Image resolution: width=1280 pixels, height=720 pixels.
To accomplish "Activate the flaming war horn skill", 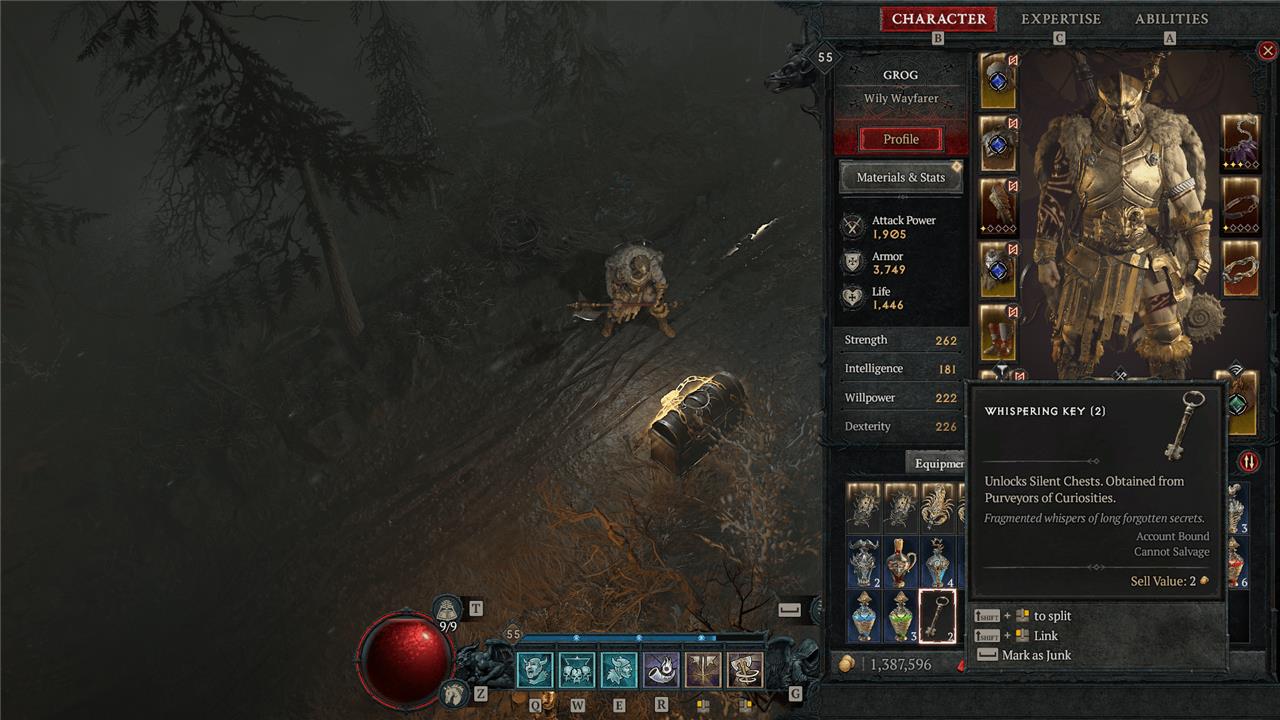I will (x=662, y=670).
